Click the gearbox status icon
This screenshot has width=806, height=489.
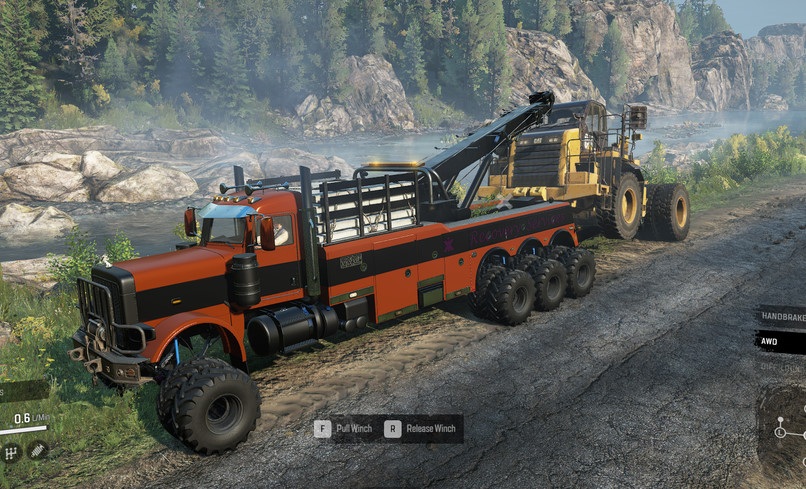[12, 453]
